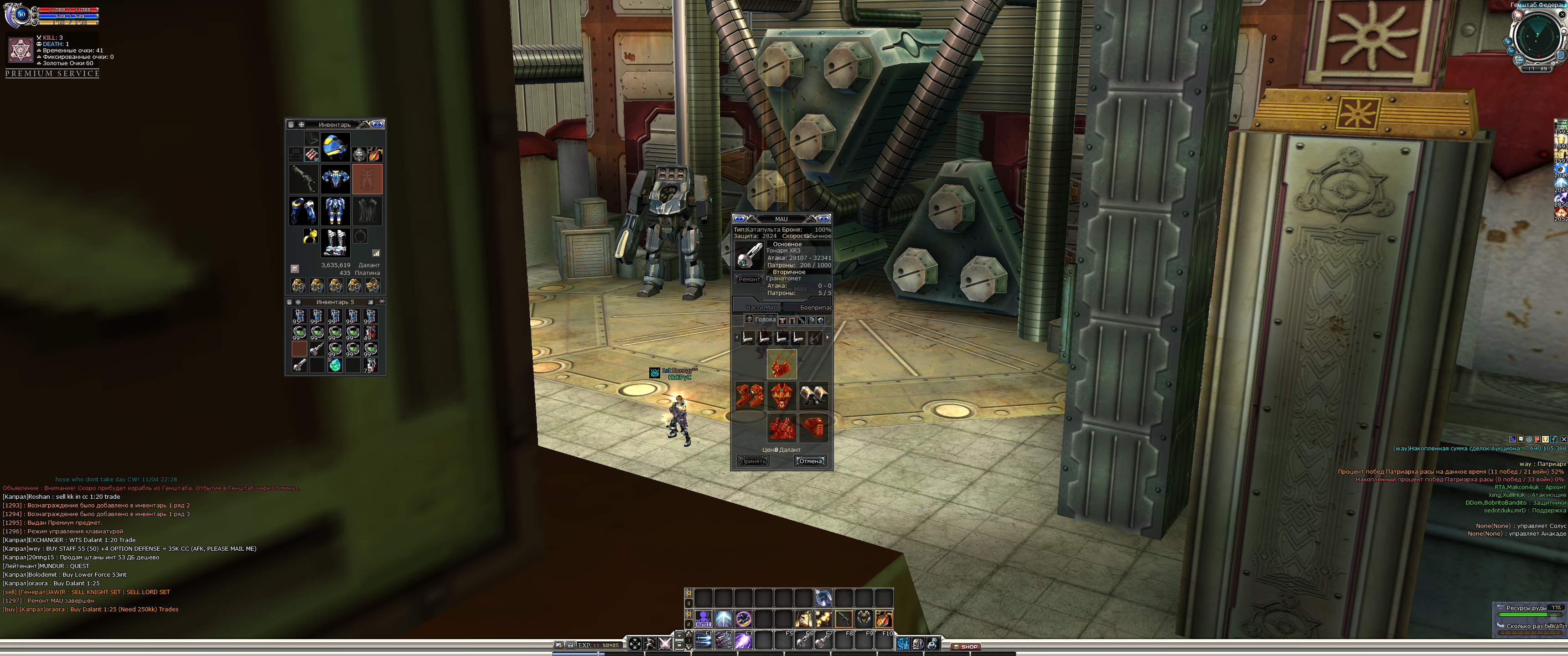The image size is (1568, 656).
Task: Open the PREMIUM SERVICE link
Action: [52, 74]
